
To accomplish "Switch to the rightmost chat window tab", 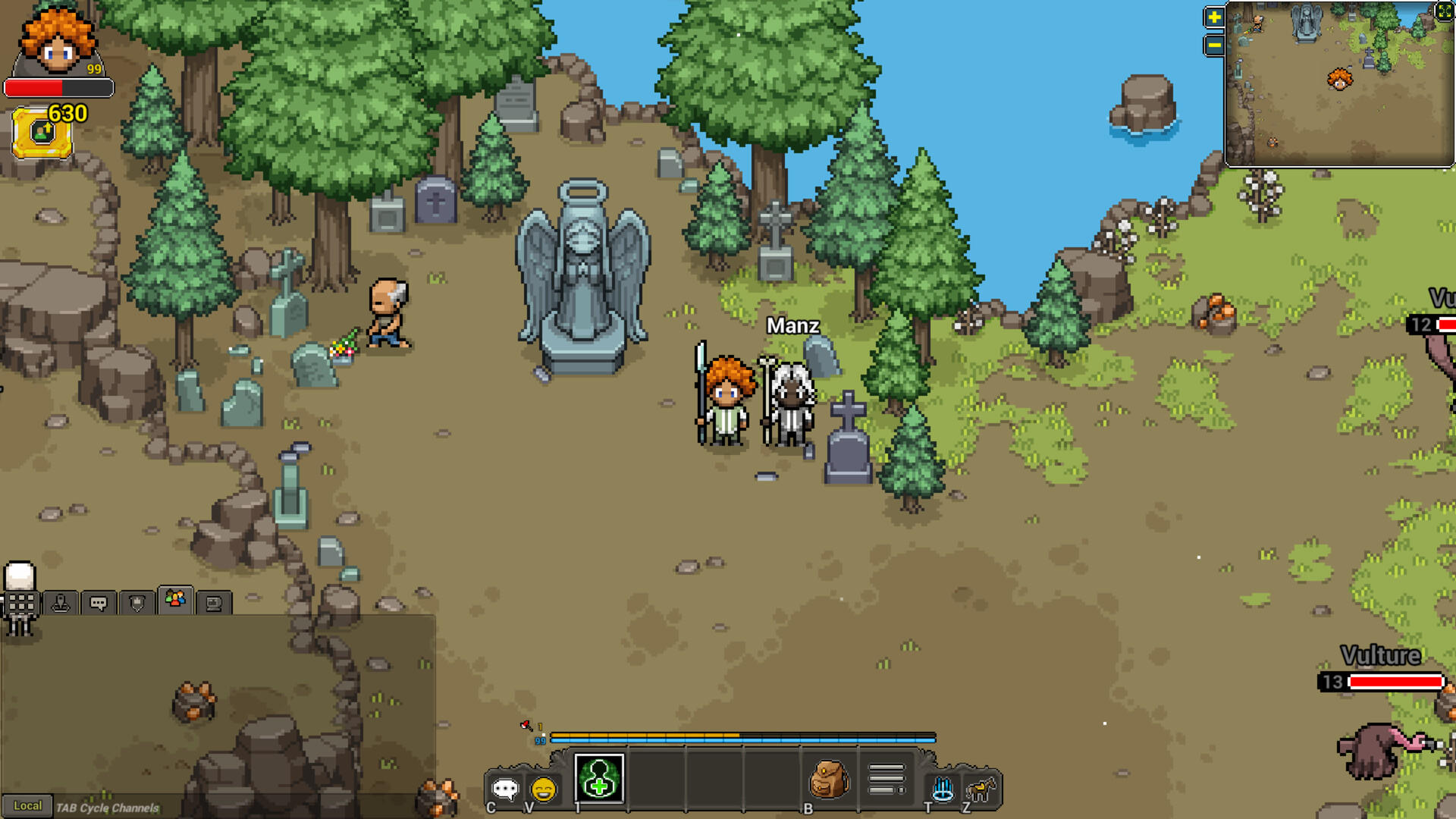I will click(215, 603).
